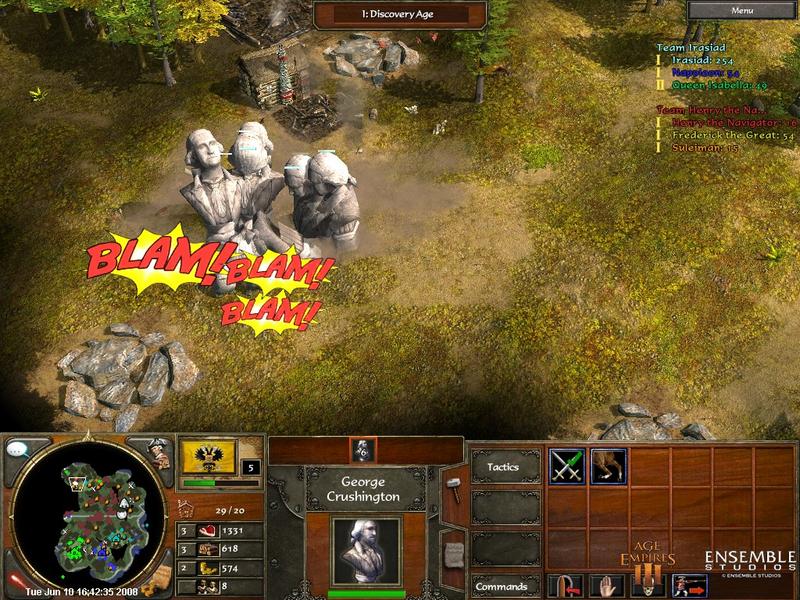Select the small unit icon above name
Image resolution: width=800 pixels, height=600 pixels.
click(x=366, y=451)
